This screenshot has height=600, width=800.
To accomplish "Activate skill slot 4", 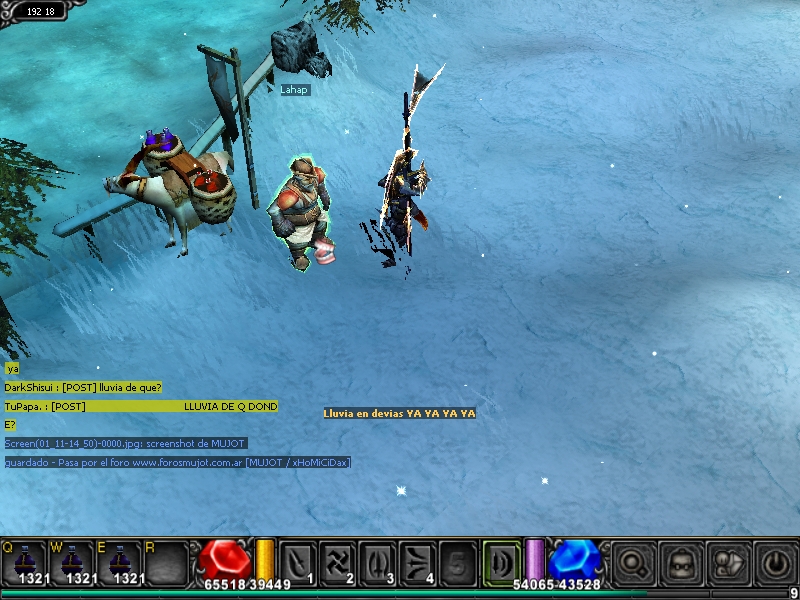I will click(x=419, y=562).
